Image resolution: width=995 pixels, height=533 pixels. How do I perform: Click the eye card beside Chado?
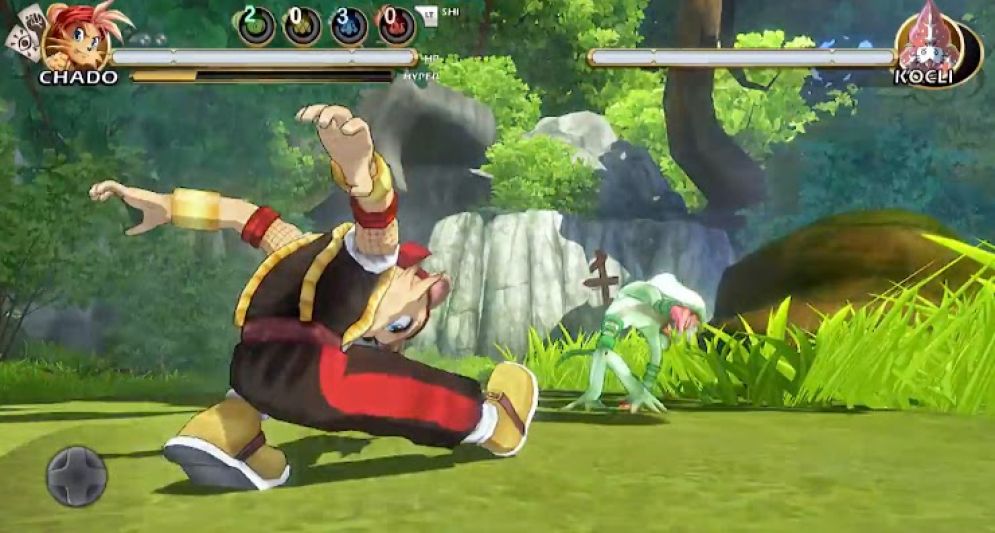[x=20, y=42]
